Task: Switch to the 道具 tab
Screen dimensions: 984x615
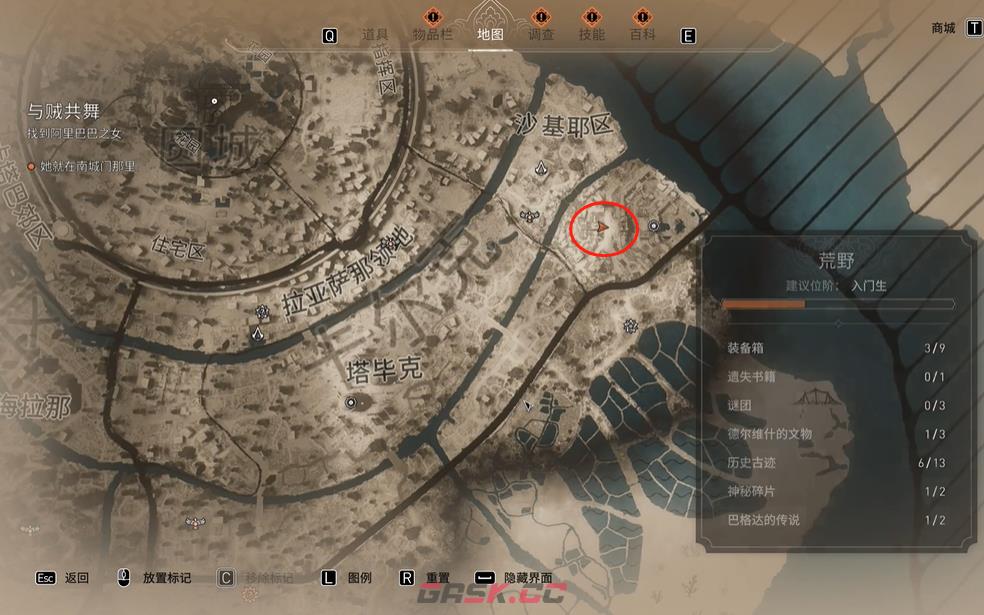Action: [375, 34]
